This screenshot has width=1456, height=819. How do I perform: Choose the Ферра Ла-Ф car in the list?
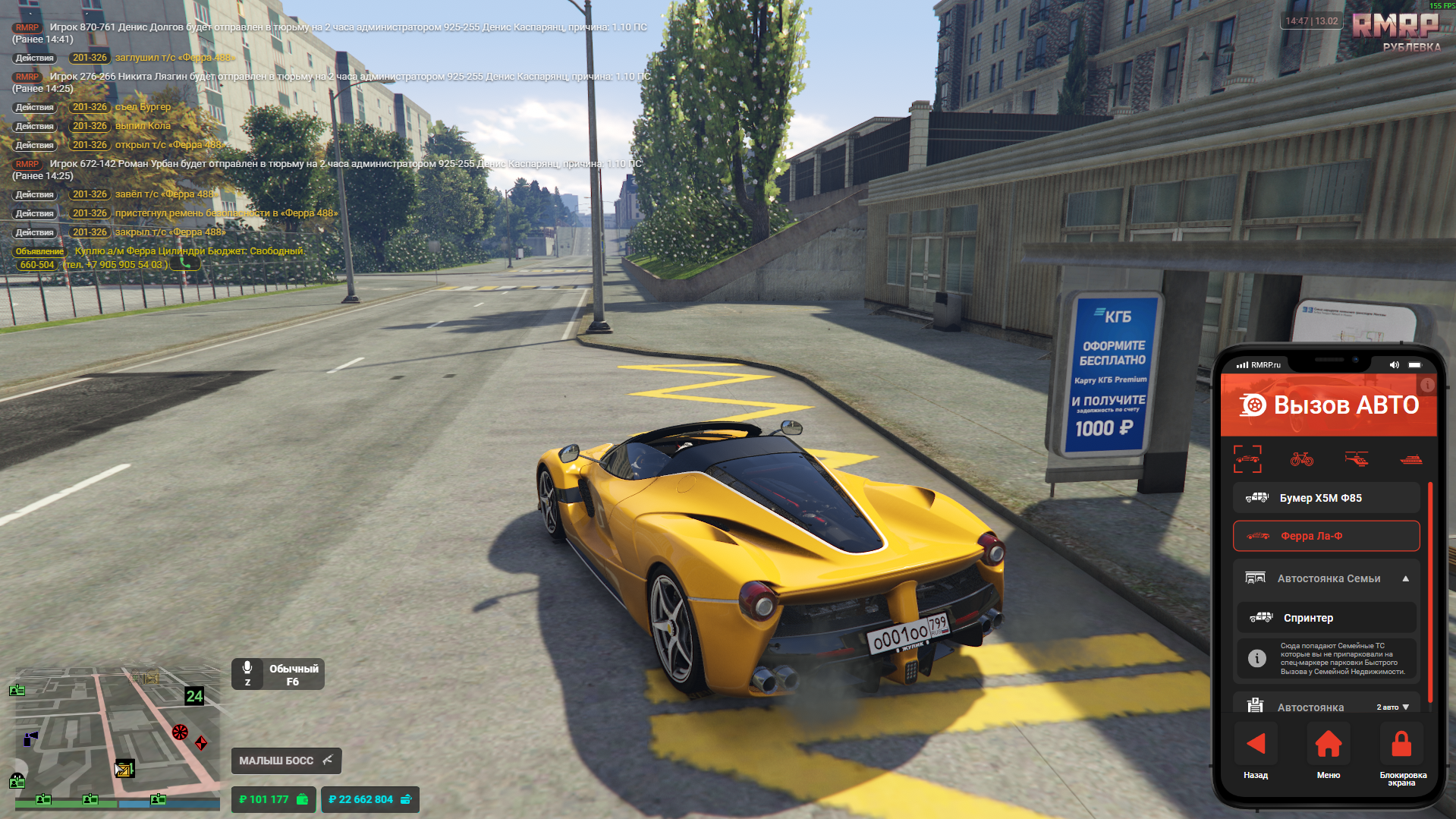click(1325, 536)
